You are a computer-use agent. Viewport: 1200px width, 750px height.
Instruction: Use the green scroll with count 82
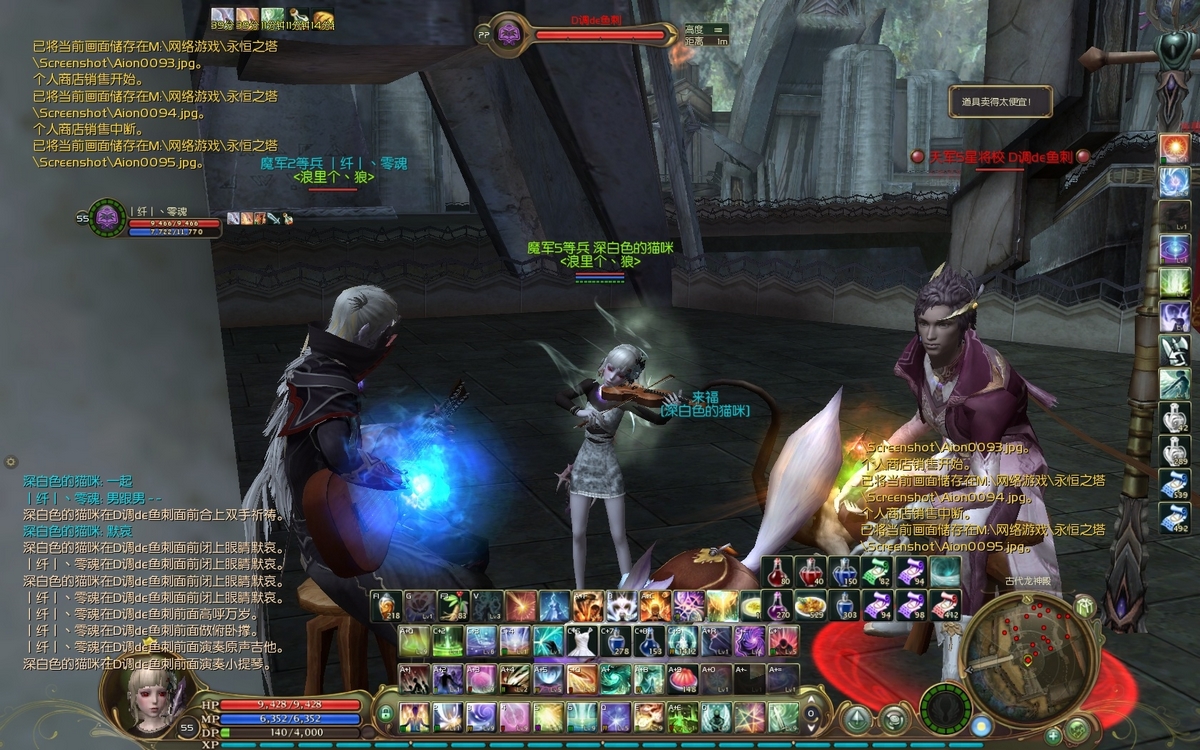(877, 572)
